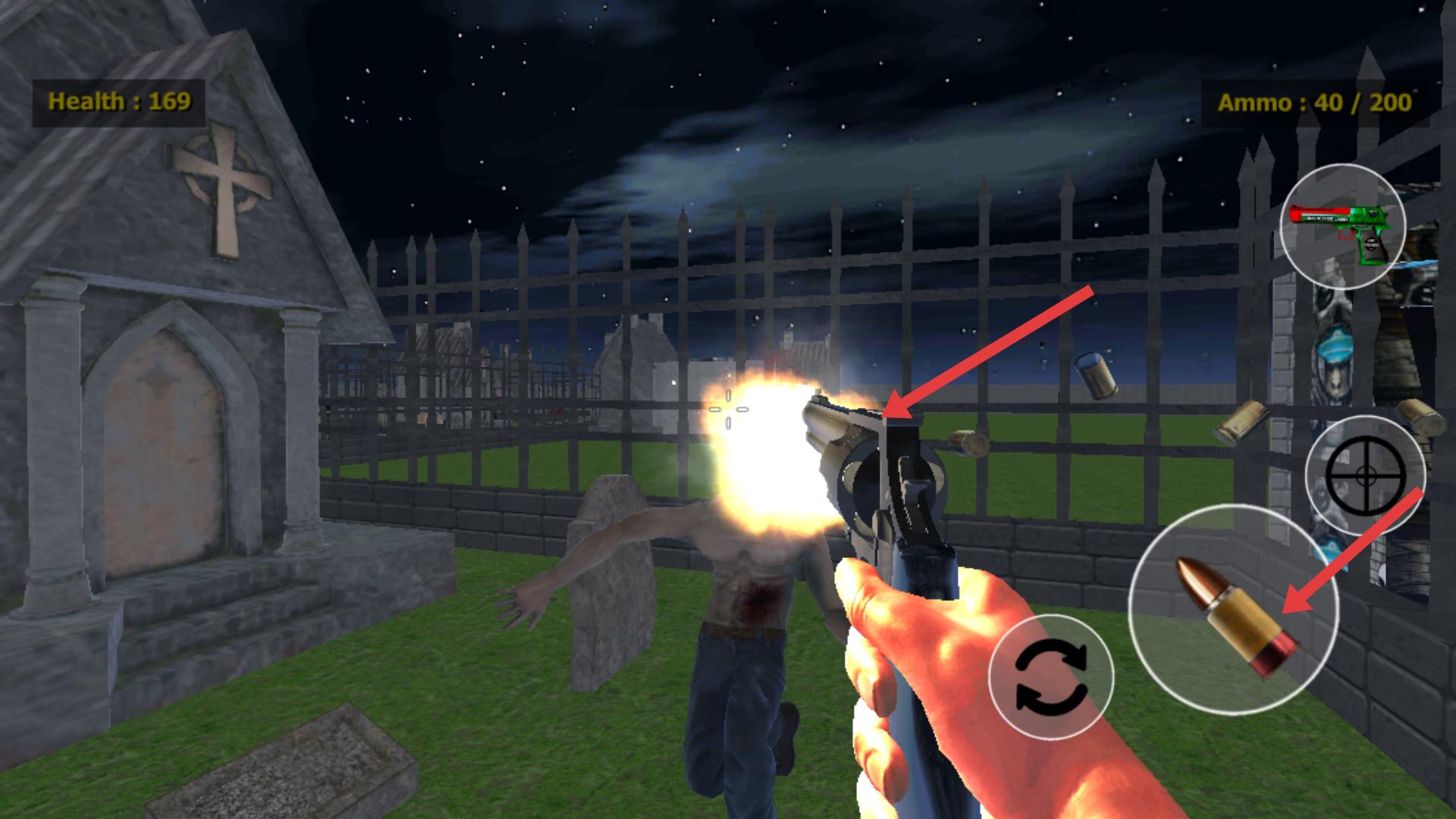
Task: Switch weapon via the pistol icon
Action: pos(1342,226)
